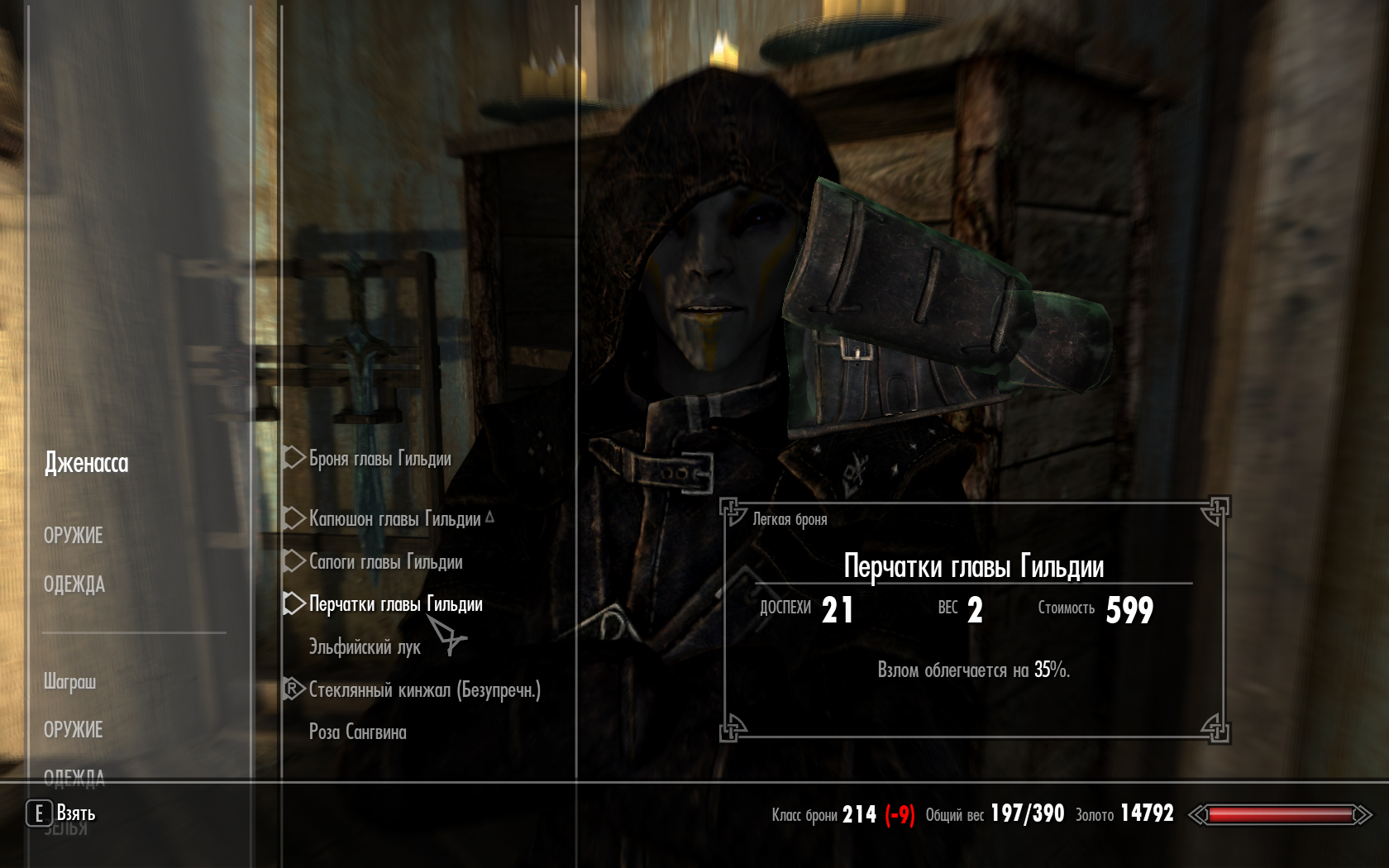Screen dimensions: 1389x868
Task: Click the highlighted Перчатки главы Гильдии entry
Action: pos(395,604)
